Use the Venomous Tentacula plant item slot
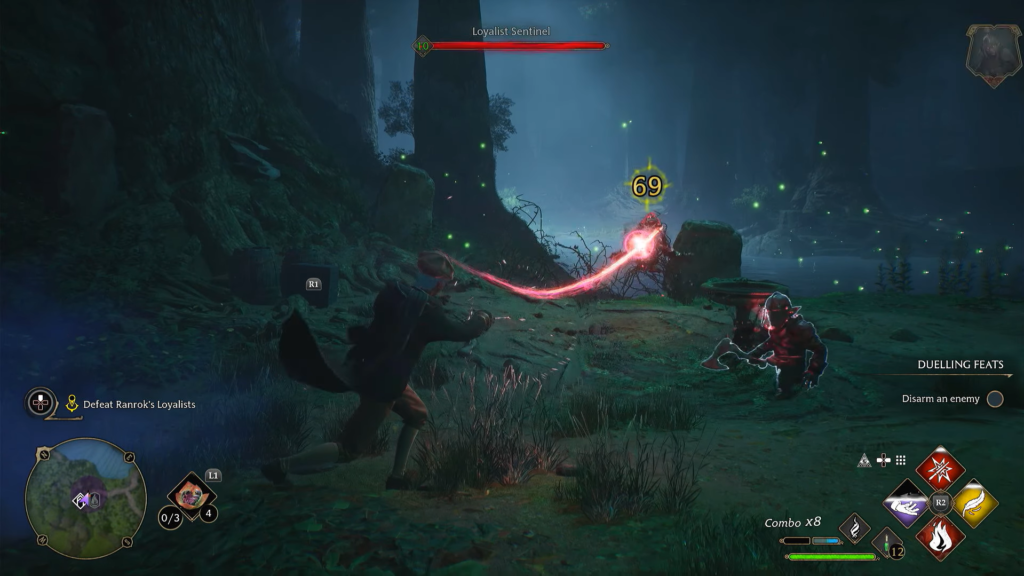The width and height of the screenshot is (1024, 576). click(190, 492)
